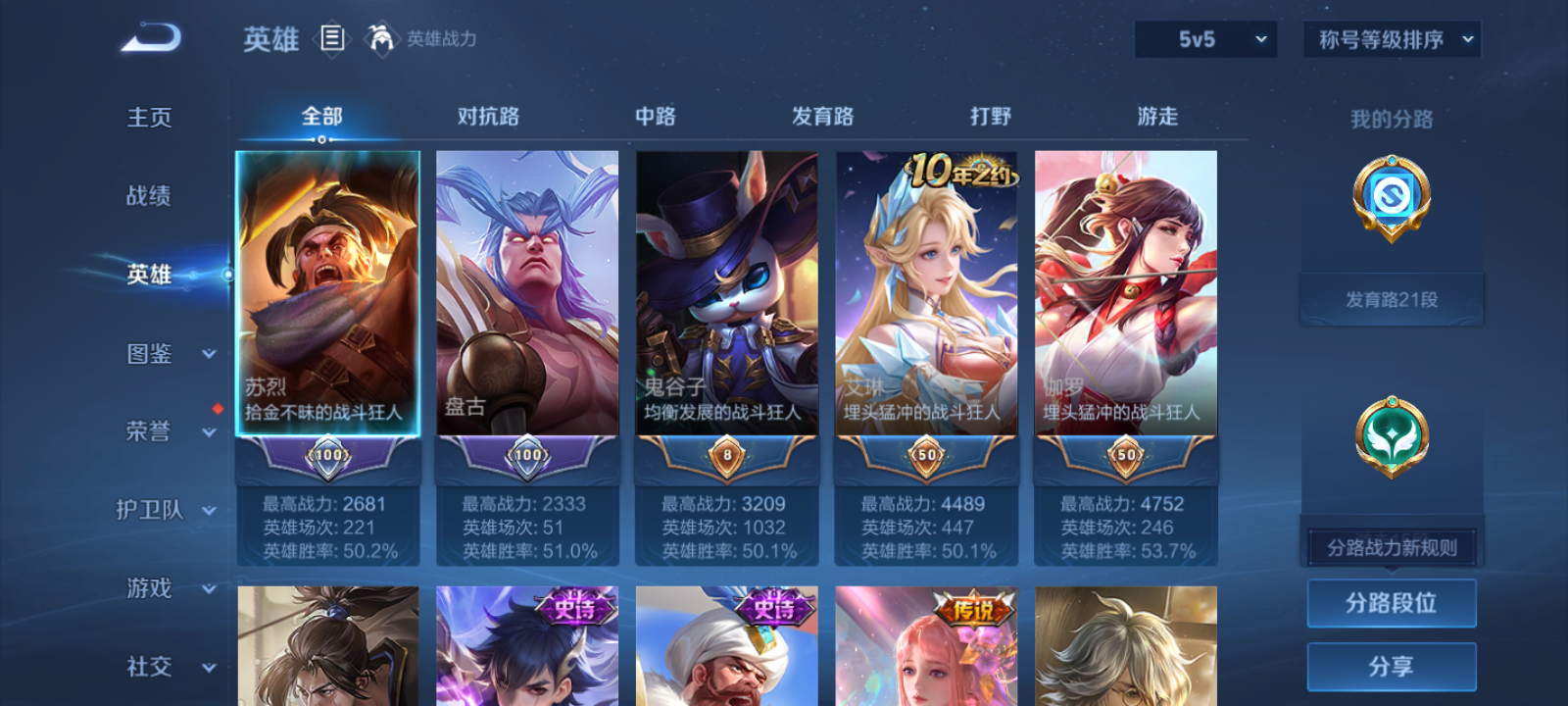Click the 分享 share button
Viewport: 1568px width, 706px height.
(1391, 665)
